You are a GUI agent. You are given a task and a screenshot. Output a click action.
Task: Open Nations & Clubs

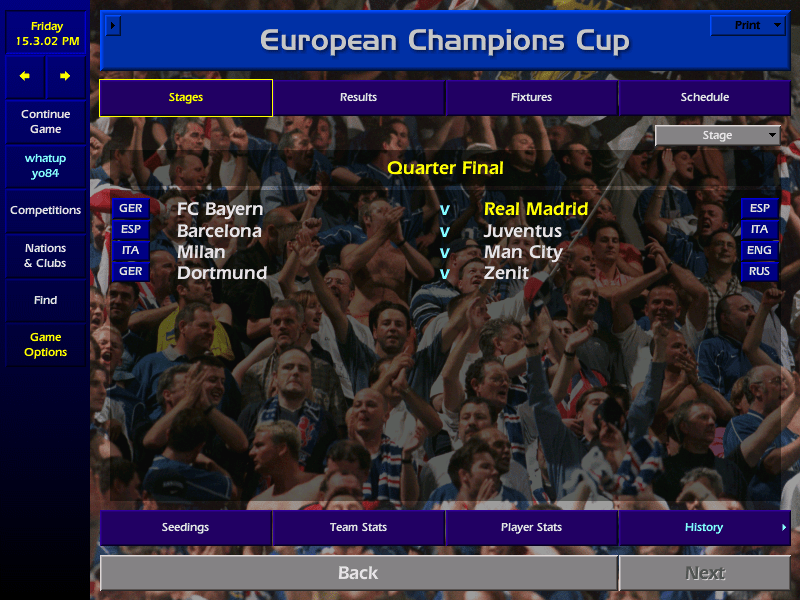tap(45, 255)
